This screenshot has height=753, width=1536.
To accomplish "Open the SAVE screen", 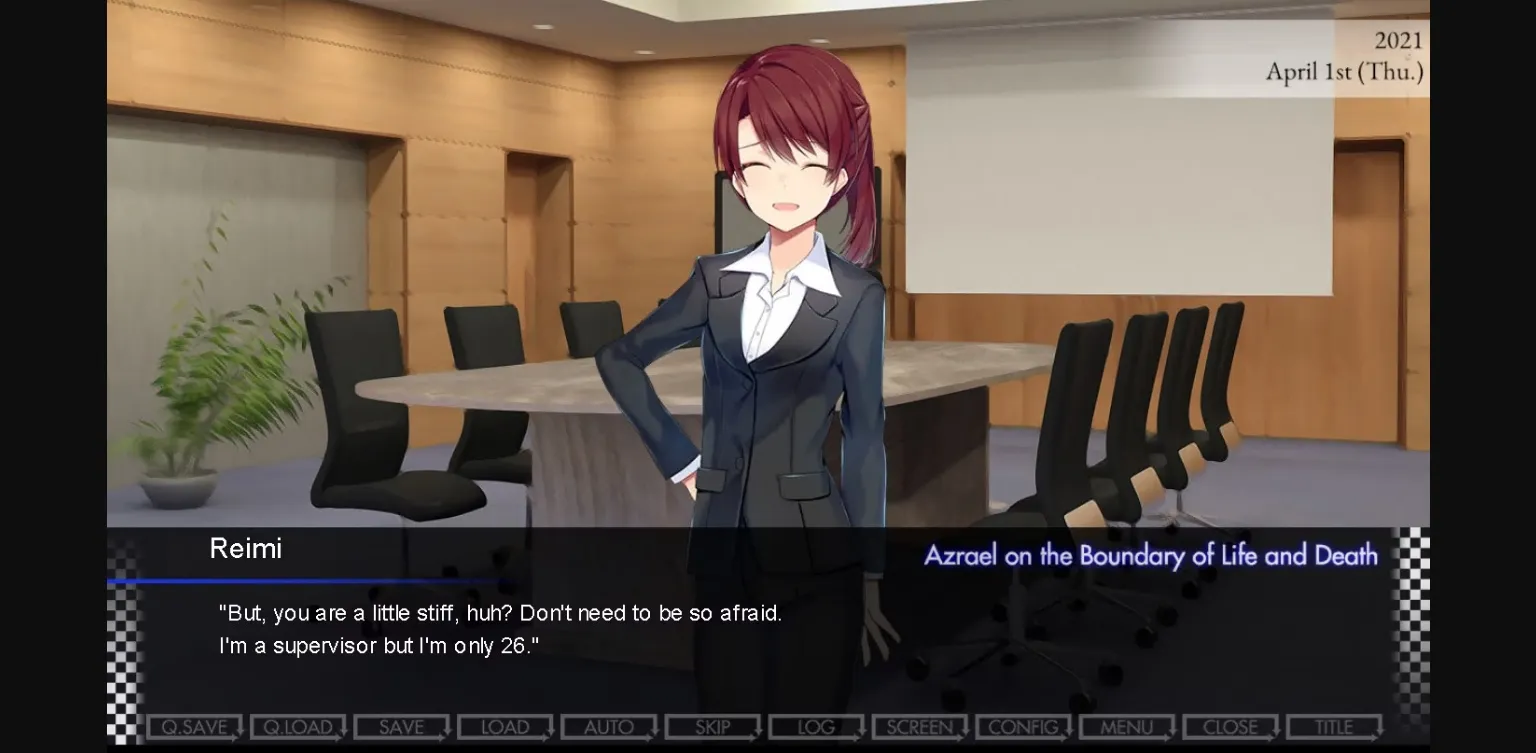I will [x=401, y=727].
